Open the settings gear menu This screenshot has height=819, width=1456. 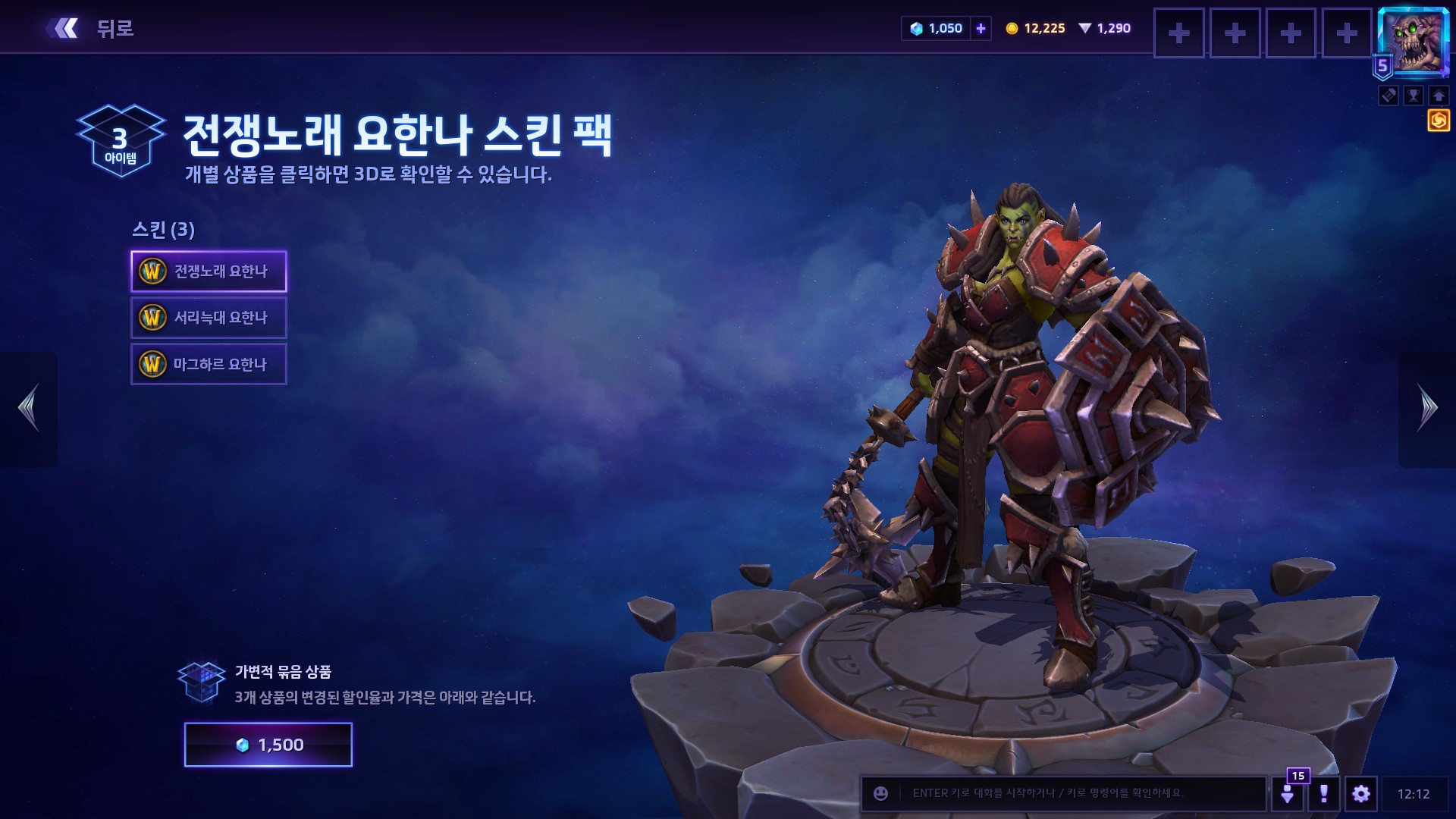pos(1361,794)
